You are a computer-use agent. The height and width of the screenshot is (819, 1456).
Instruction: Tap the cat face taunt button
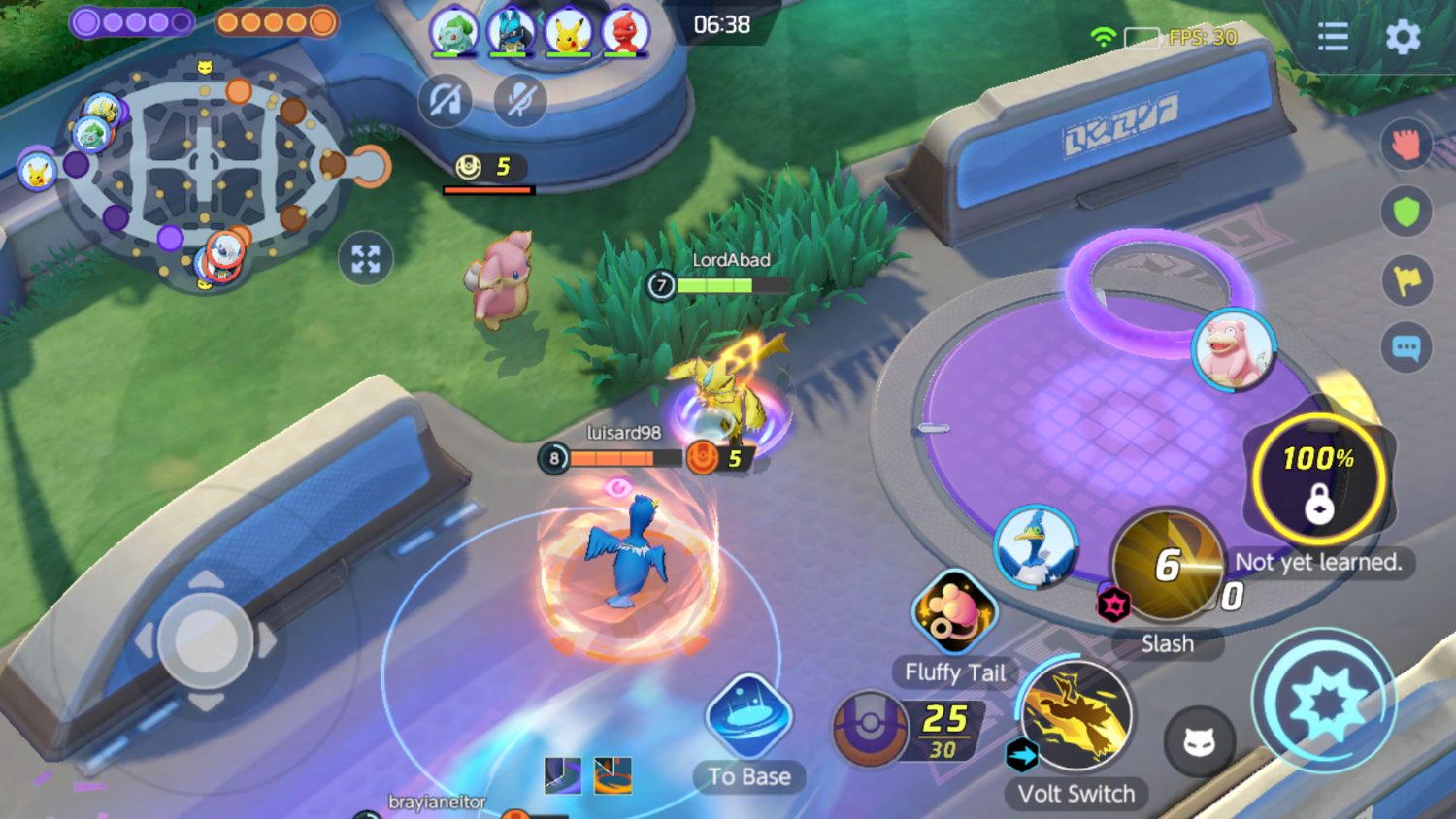pos(1202,742)
